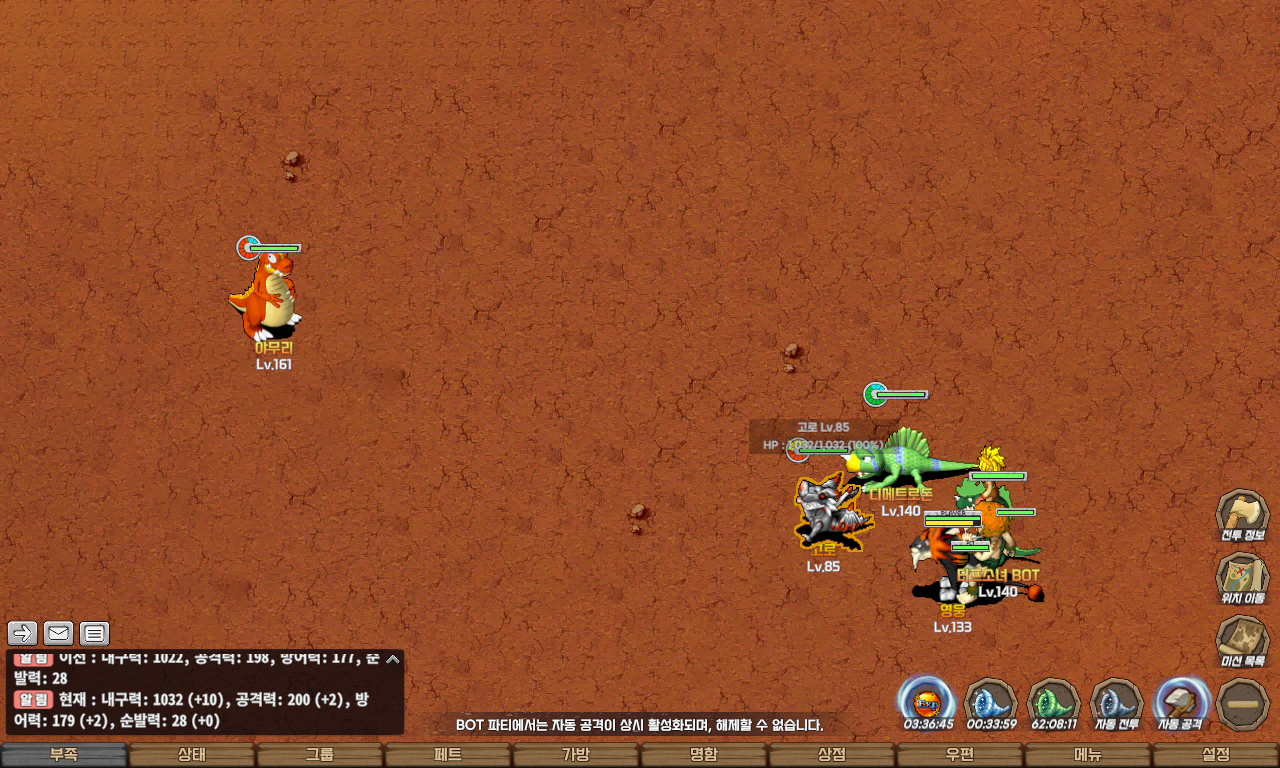Open the 명함 (name card) menu
Image resolution: width=1280 pixels, height=768 pixels.
[x=704, y=755]
